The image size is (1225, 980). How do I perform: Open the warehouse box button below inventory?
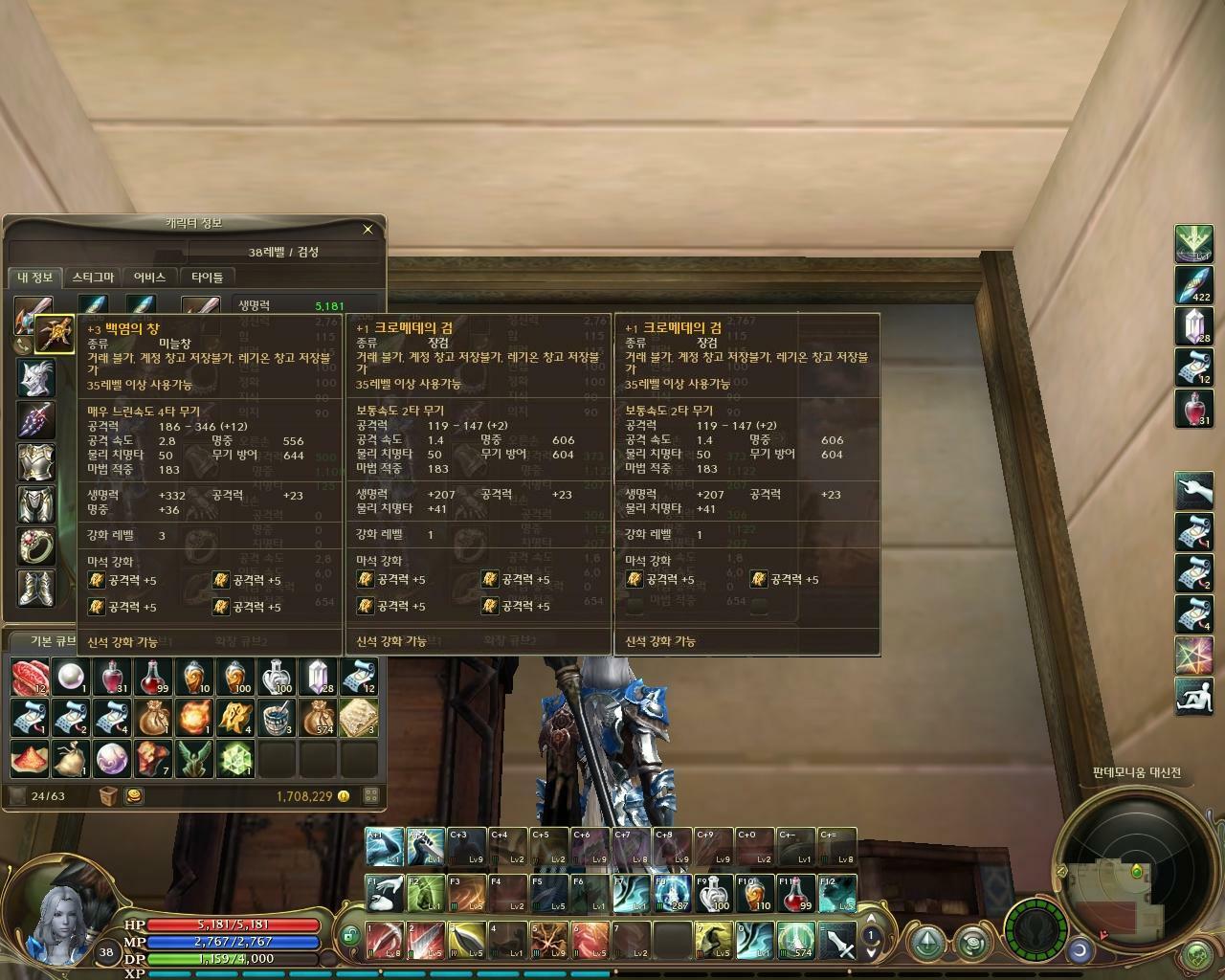coord(108,795)
